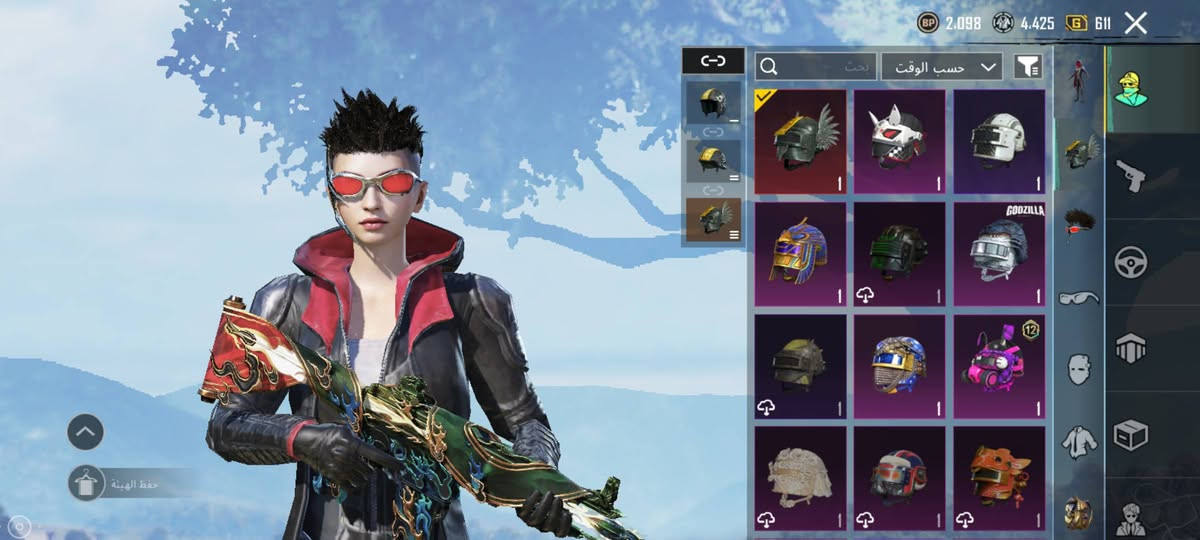
Task: Choose the white and red horned helmet
Action: tap(899, 141)
